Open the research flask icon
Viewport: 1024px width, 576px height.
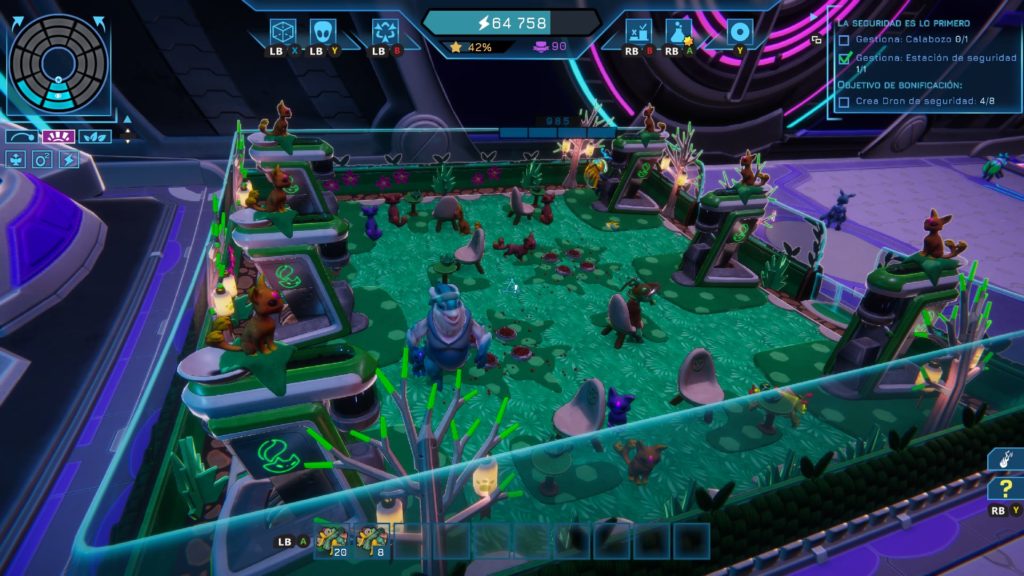coord(679,32)
